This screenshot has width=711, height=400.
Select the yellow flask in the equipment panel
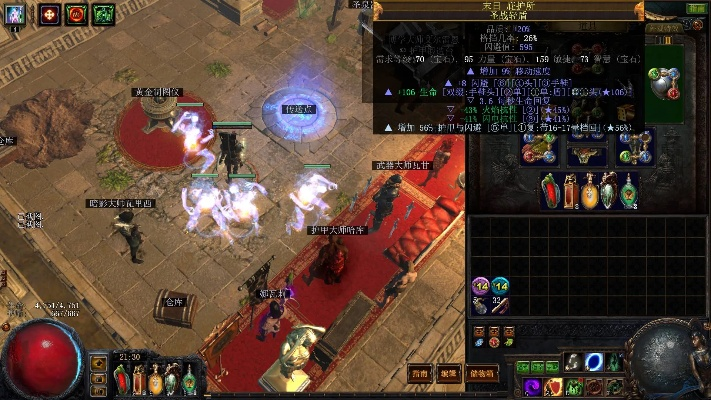588,190
